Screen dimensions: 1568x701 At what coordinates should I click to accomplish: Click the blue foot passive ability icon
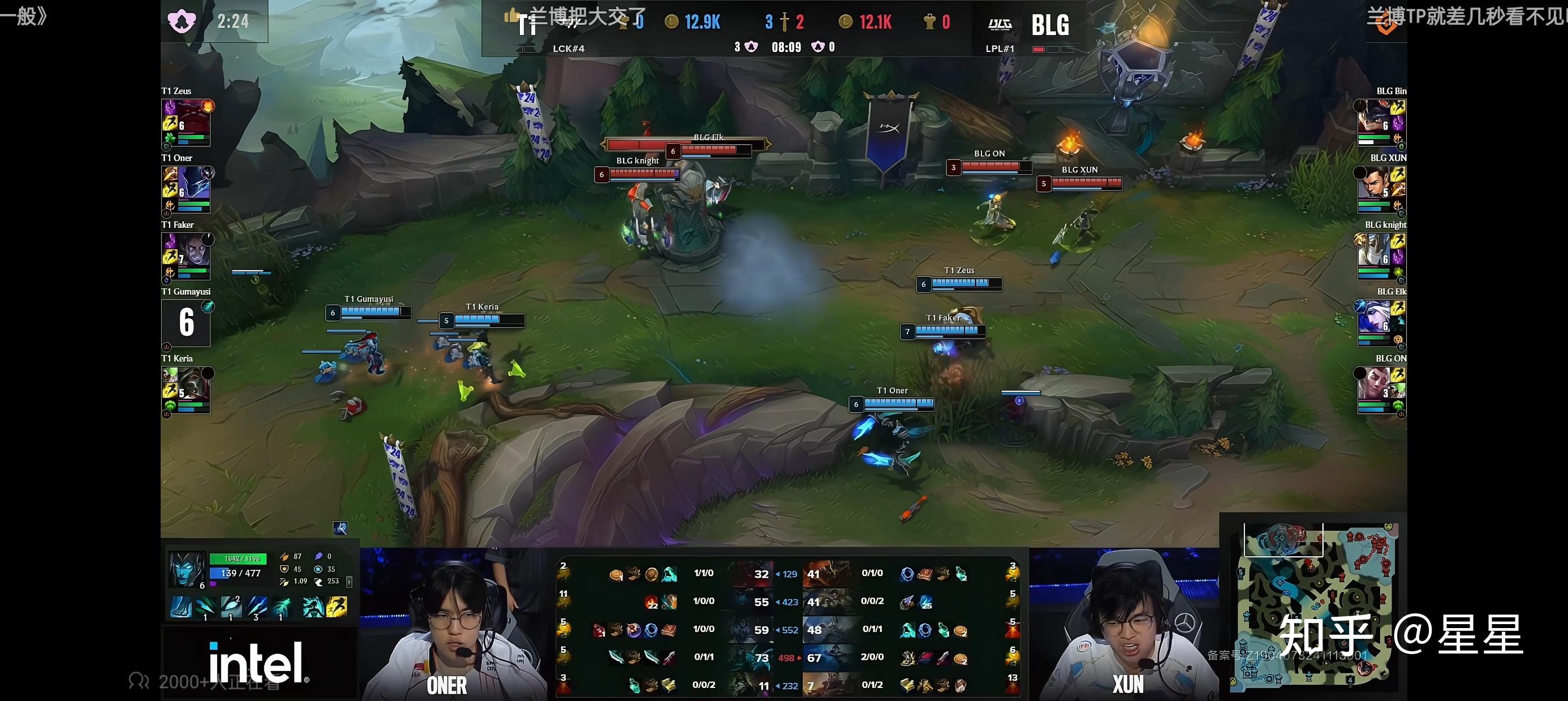(x=181, y=607)
